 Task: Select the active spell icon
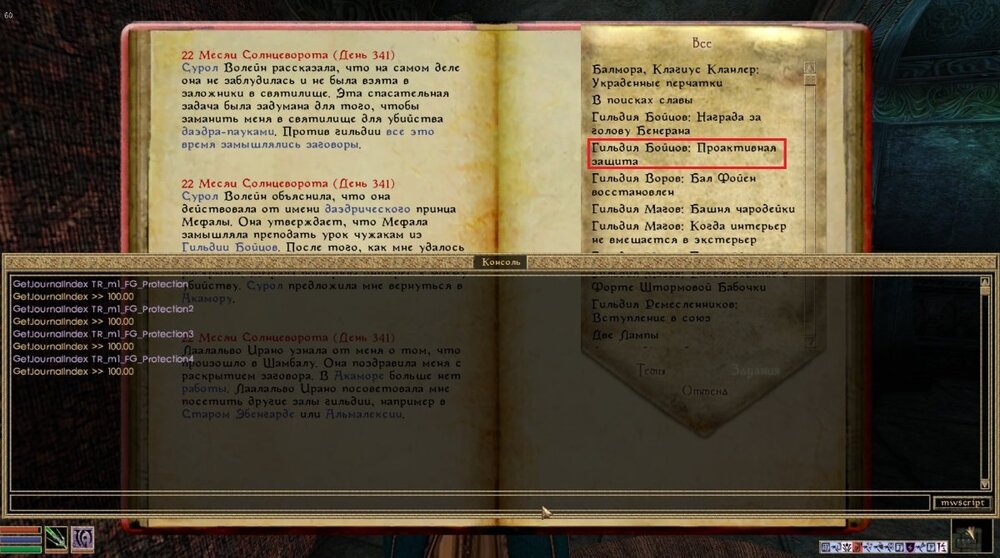(x=83, y=538)
